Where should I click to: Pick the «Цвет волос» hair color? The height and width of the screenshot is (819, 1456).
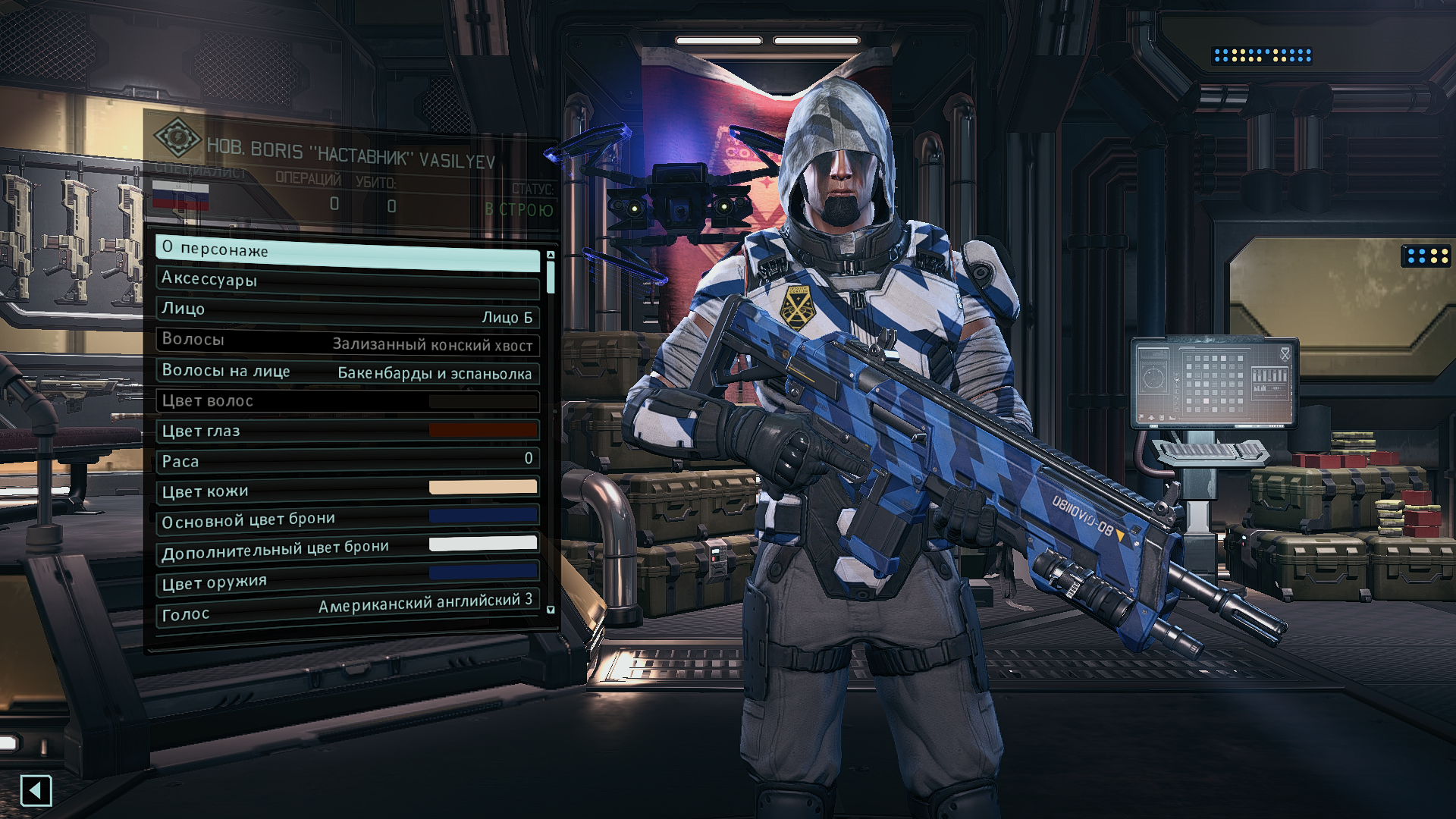(347, 400)
